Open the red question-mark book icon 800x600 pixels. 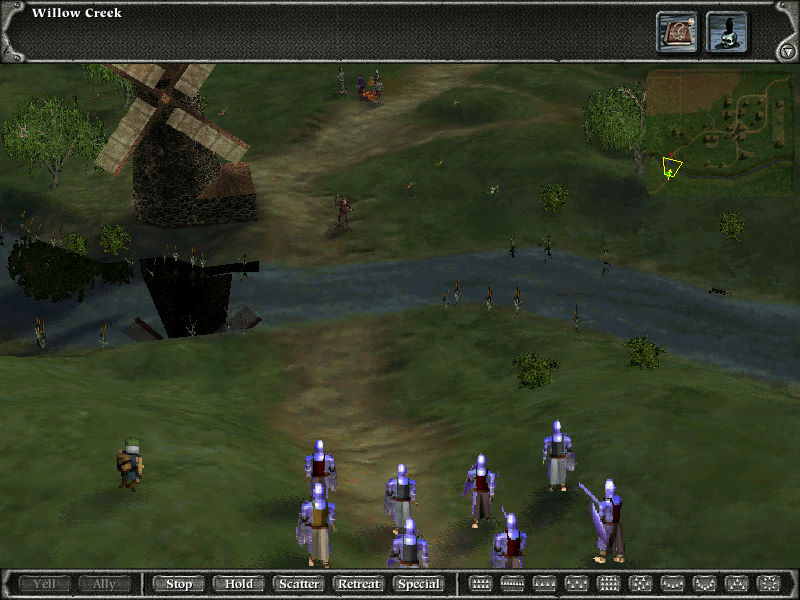(x=677, y=32)
